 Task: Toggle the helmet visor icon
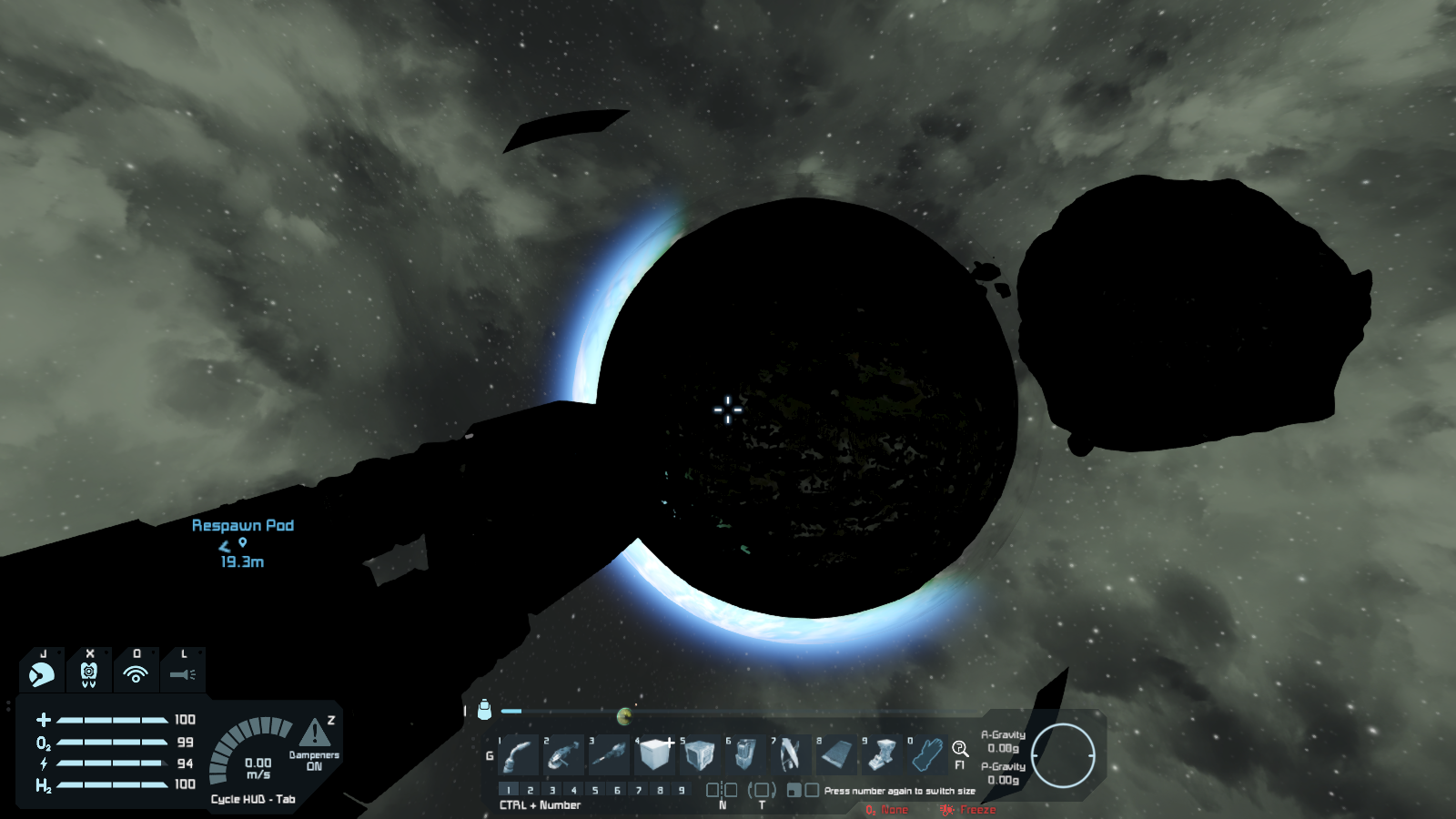pos(42,674)
